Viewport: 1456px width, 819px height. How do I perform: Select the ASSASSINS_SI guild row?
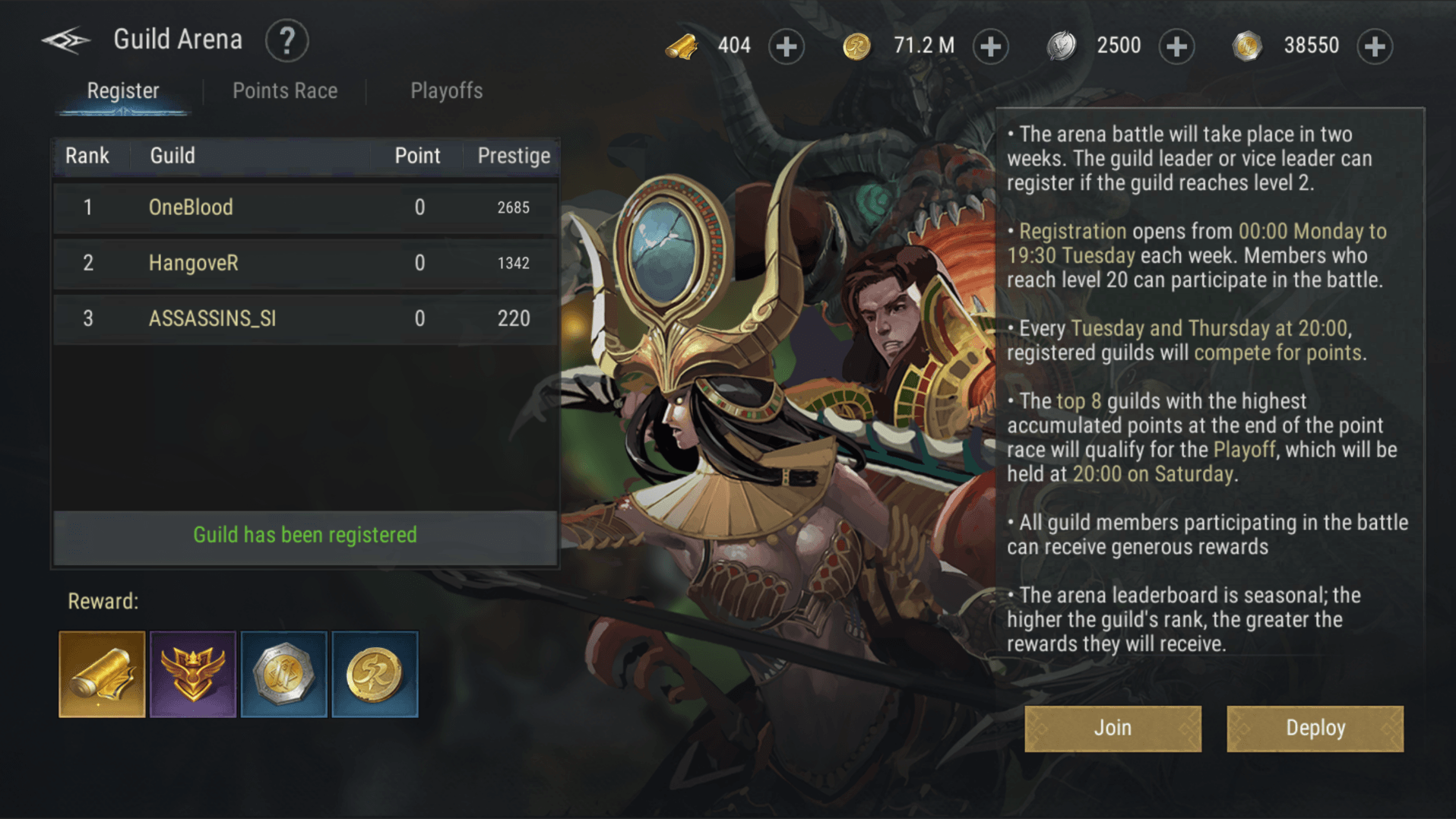(x=305, y=318)
